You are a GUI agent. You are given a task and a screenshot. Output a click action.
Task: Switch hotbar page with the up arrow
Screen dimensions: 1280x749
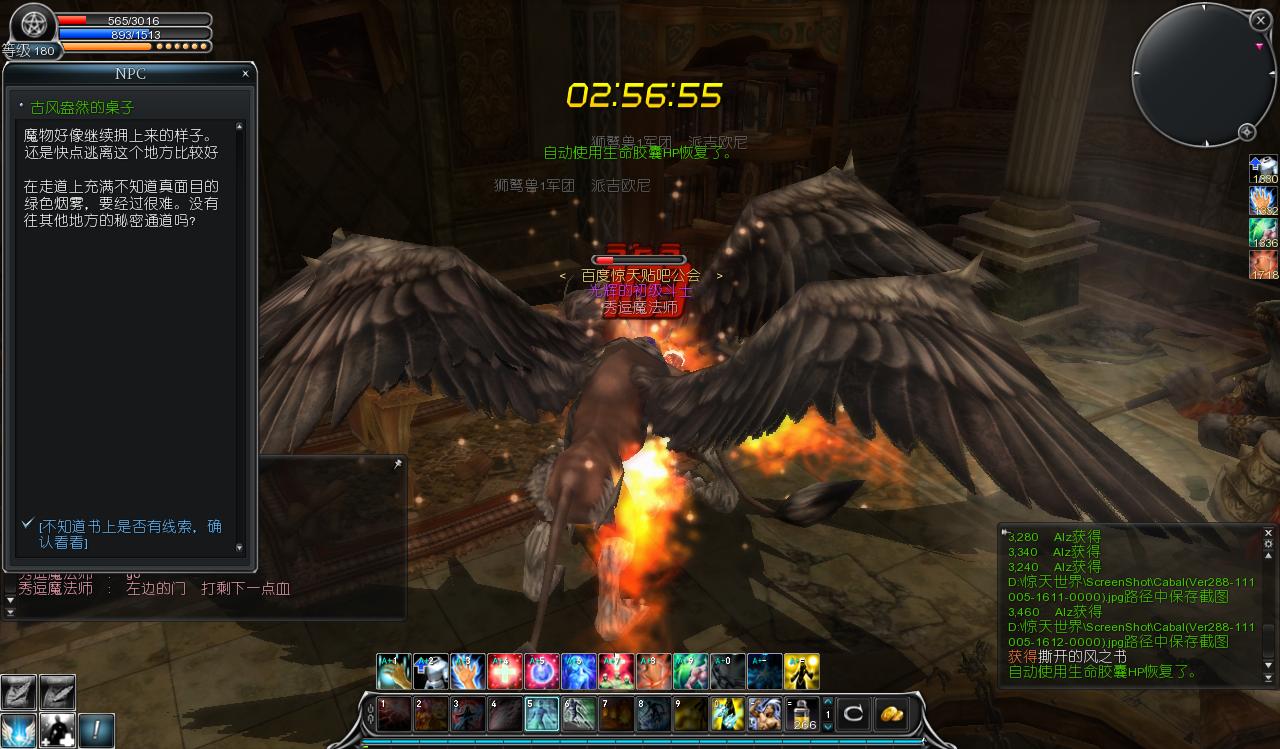click(x=827, y=701)
